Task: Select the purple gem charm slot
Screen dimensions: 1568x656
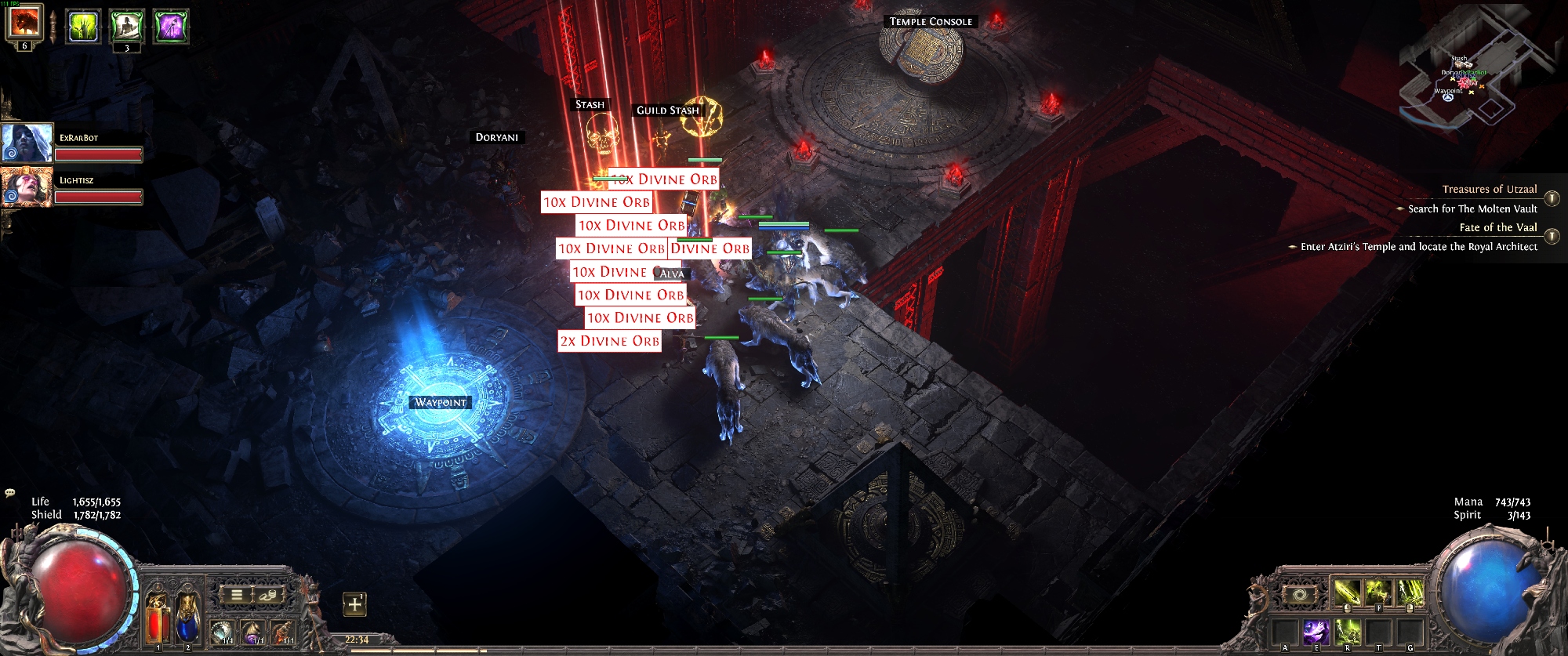Action: click(x=252, y=630)
